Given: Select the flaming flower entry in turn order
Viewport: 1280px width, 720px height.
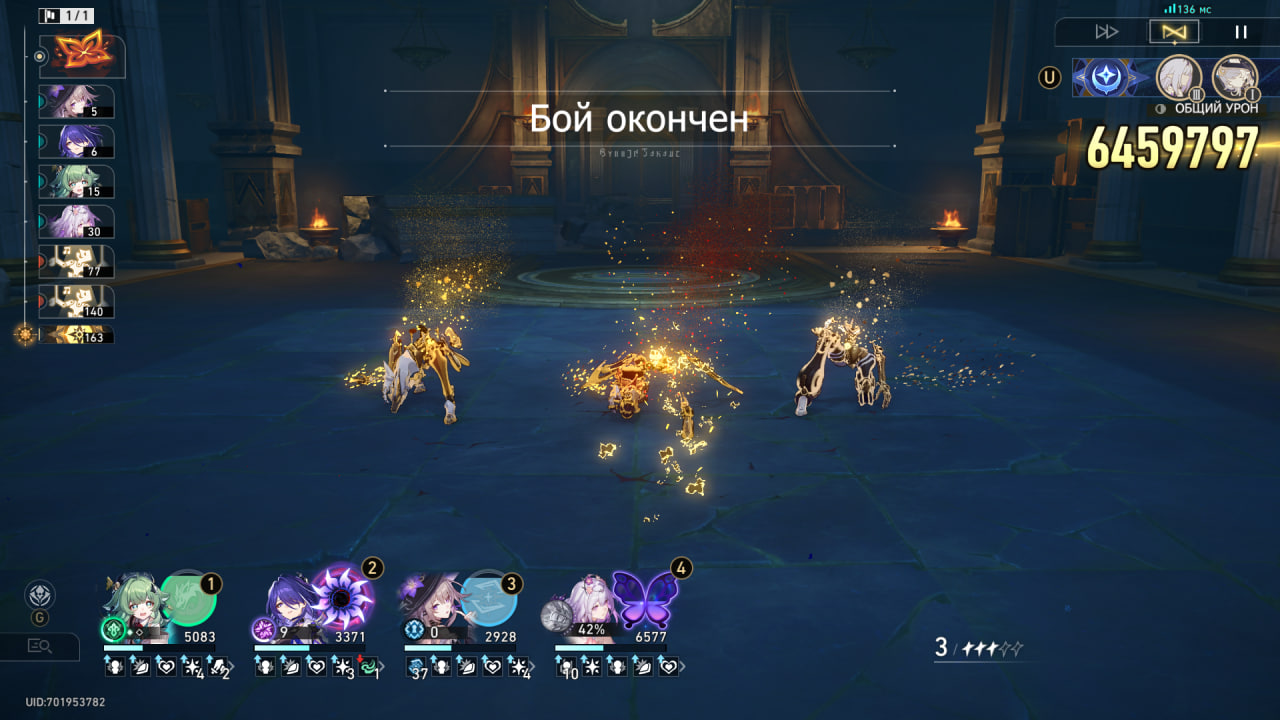Looking at the screenshot, I should (x=82, y=56).
